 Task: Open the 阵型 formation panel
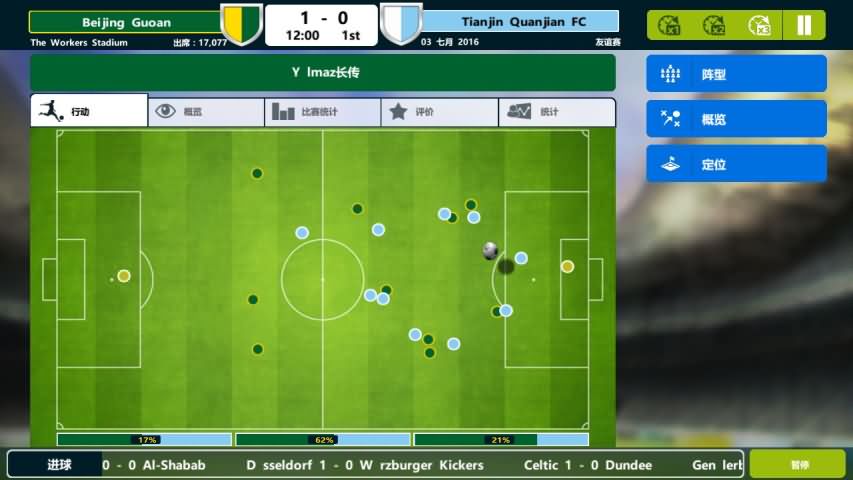pos(736,74)
